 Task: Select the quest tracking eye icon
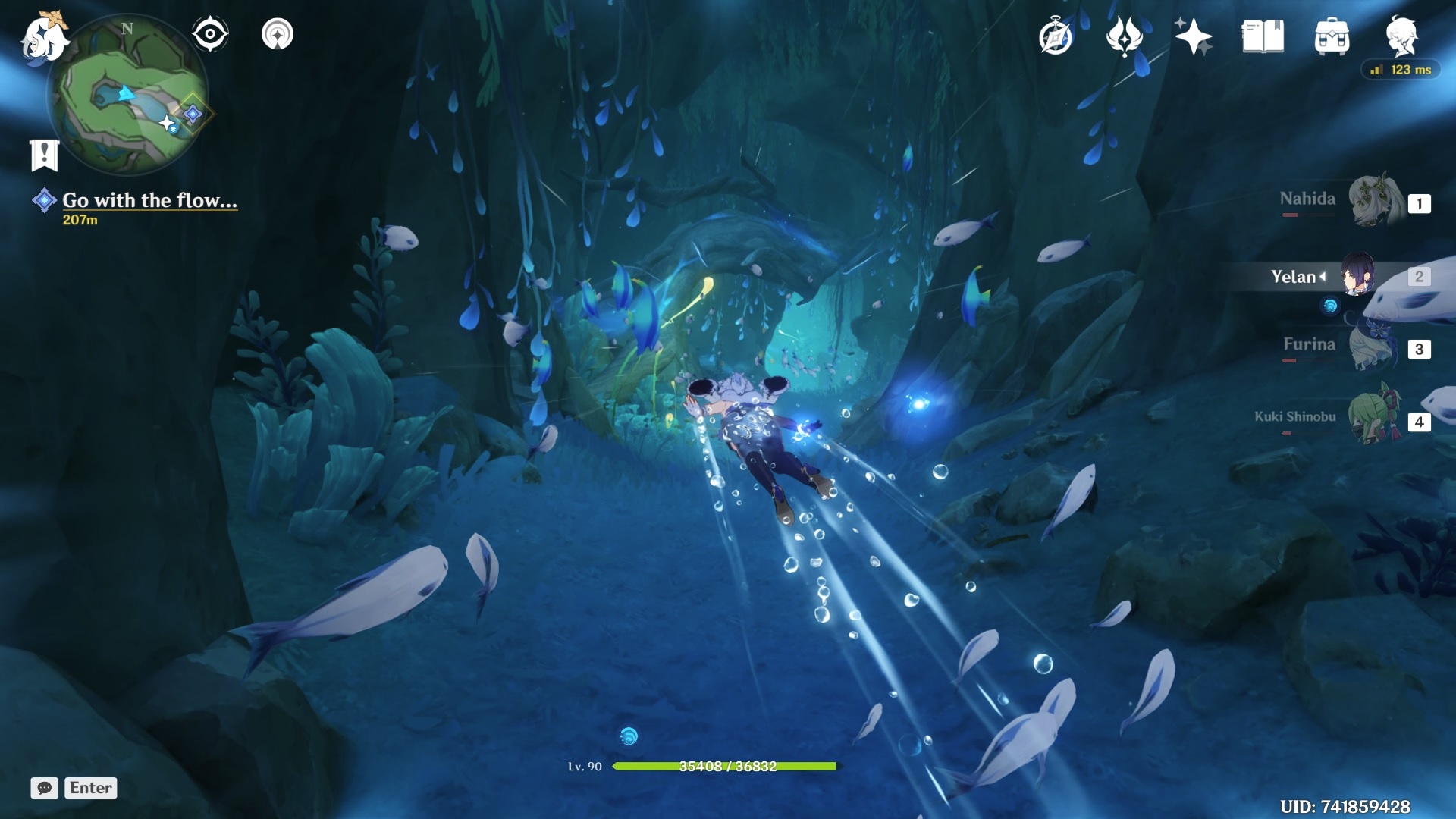pos(209,33)
